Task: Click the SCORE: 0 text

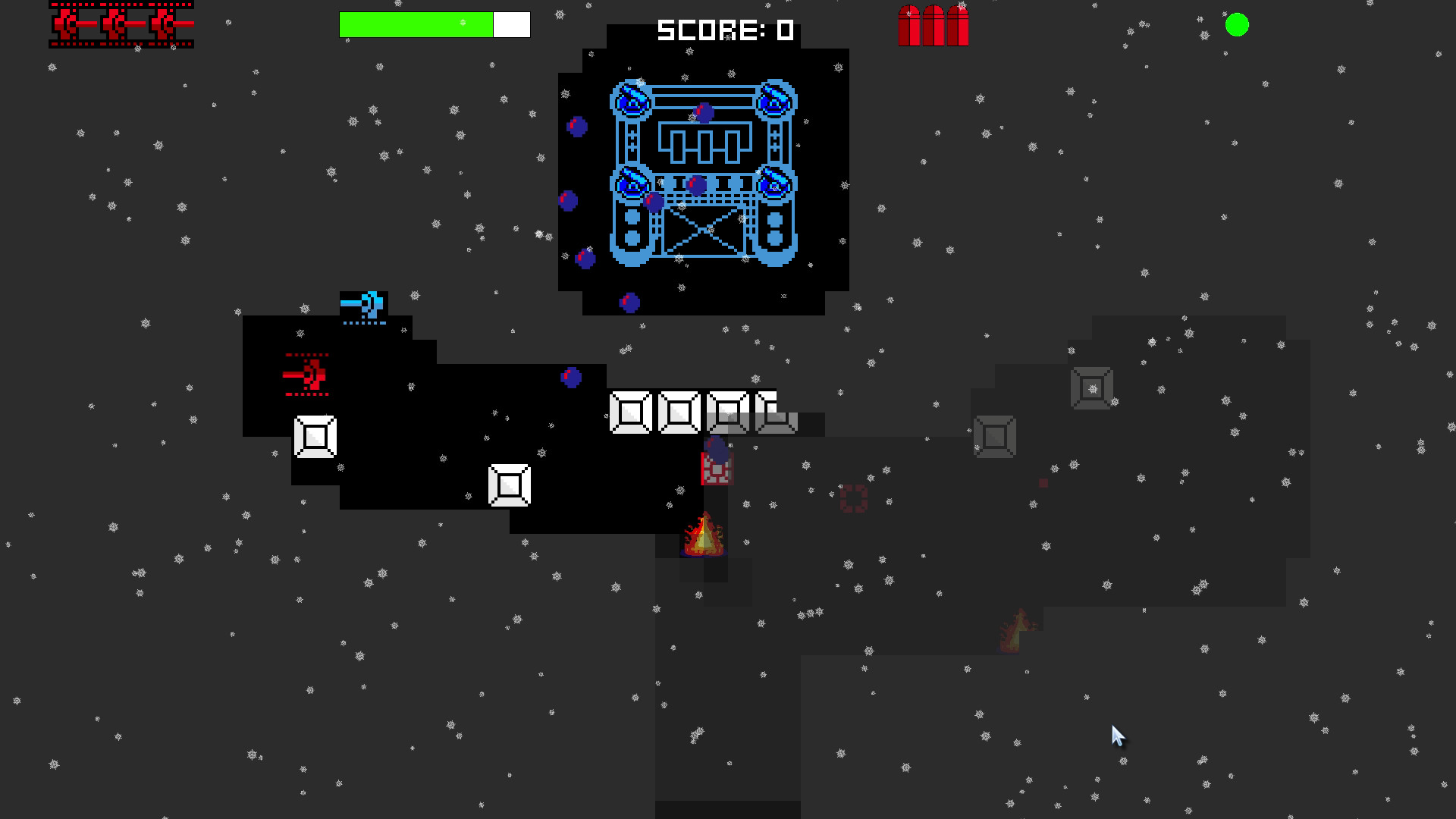Action: [724, 30]
